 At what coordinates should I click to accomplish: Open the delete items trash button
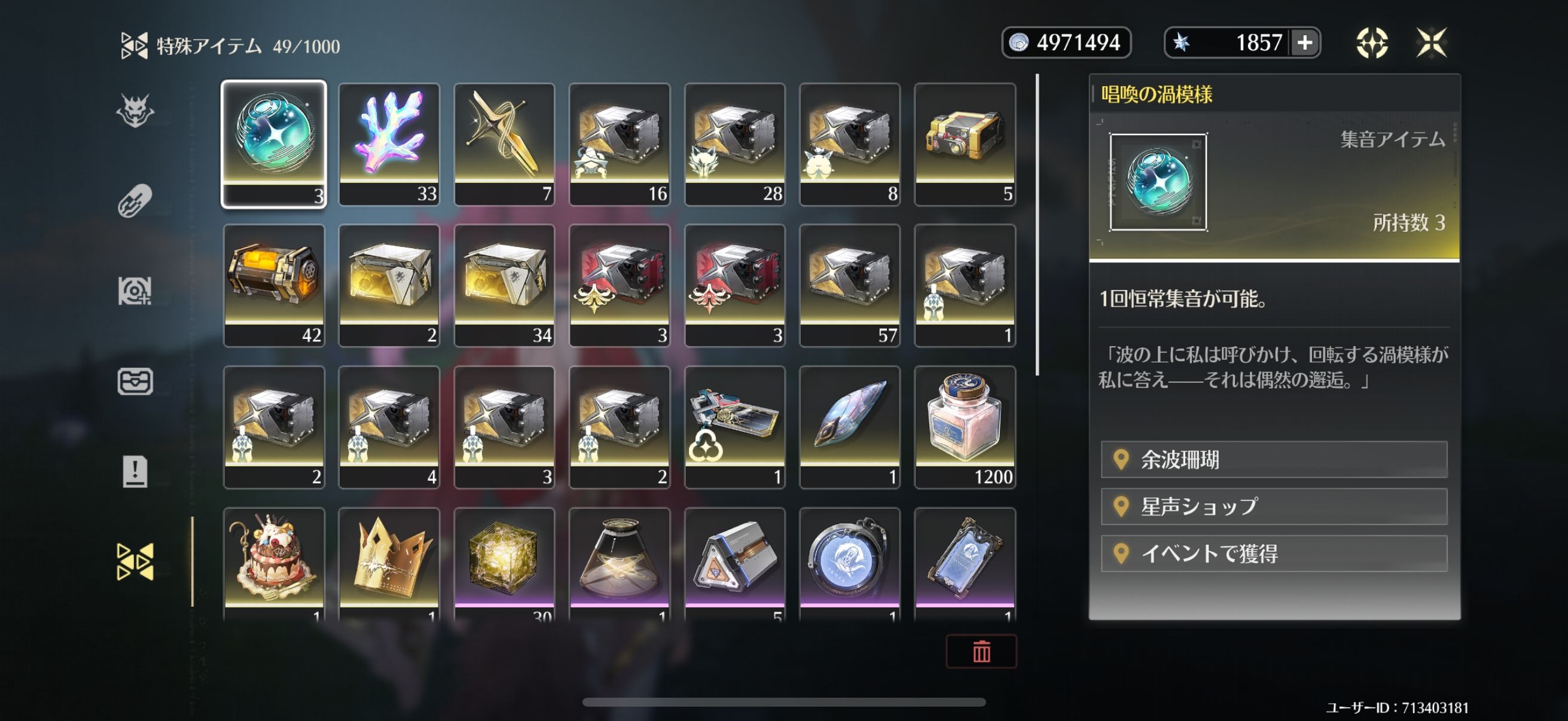click(981, 651)
